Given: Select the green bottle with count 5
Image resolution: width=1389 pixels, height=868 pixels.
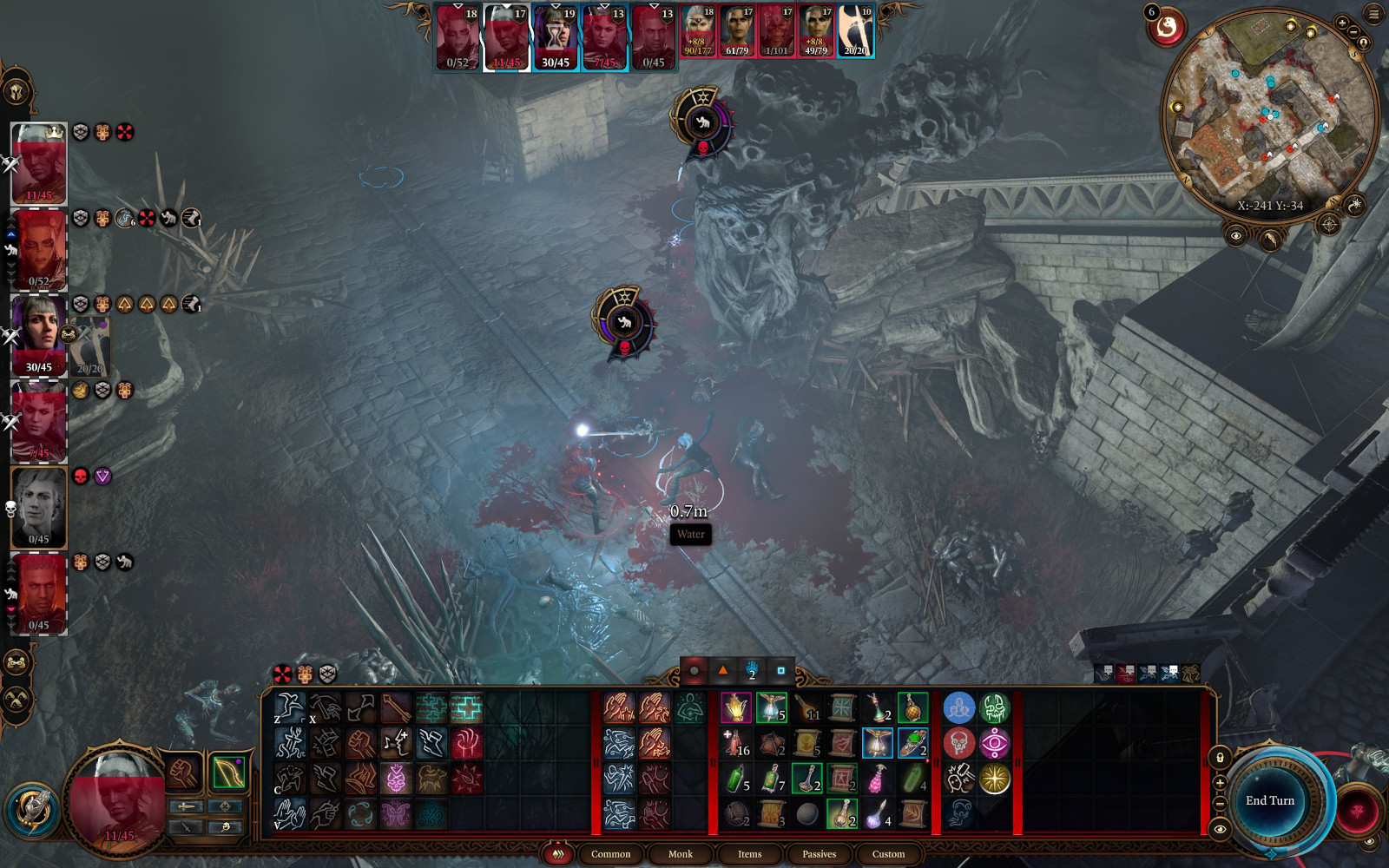Looking at the screenshot, I should 735,779.
